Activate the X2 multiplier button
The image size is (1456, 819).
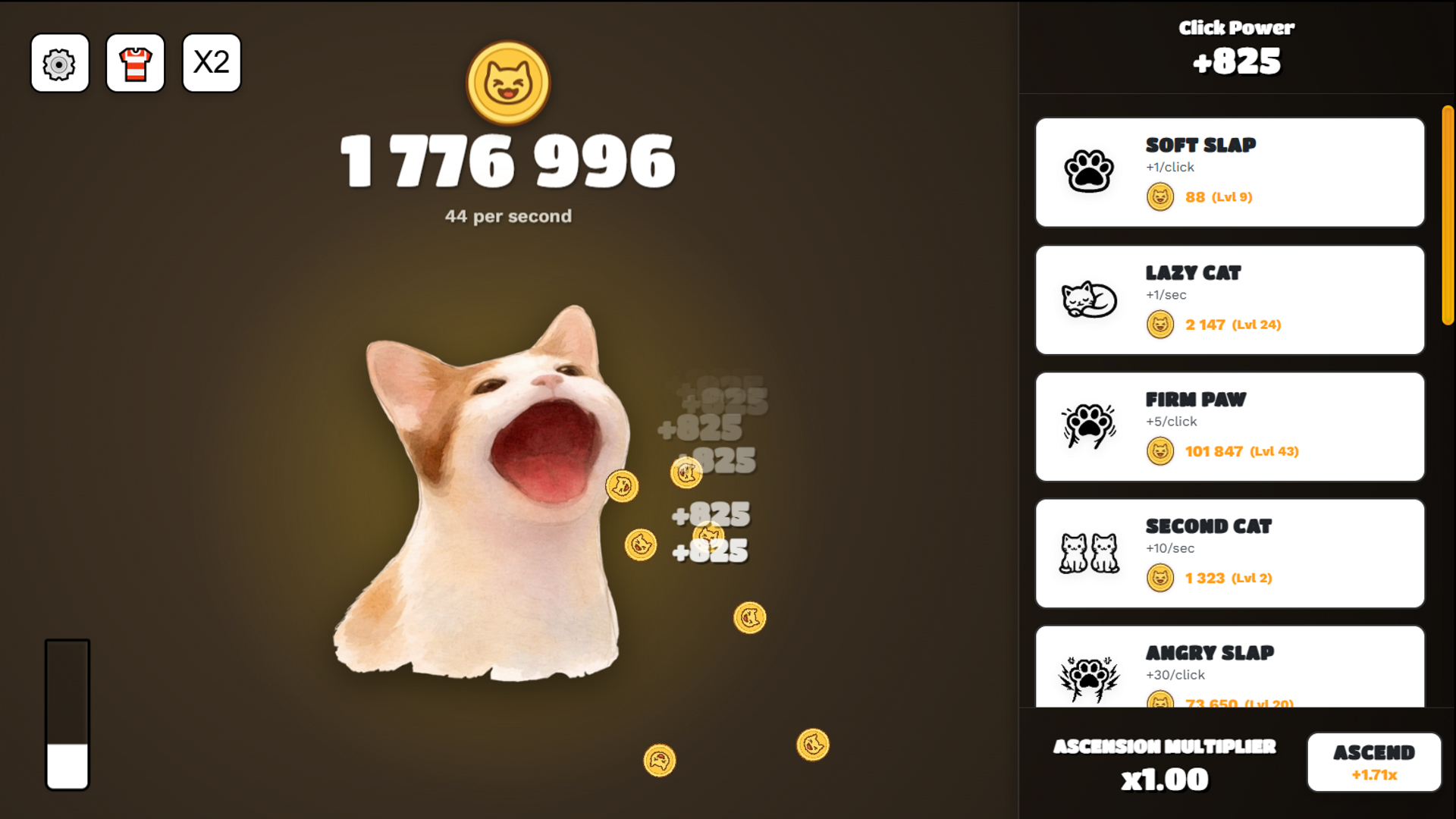point(211,64)
